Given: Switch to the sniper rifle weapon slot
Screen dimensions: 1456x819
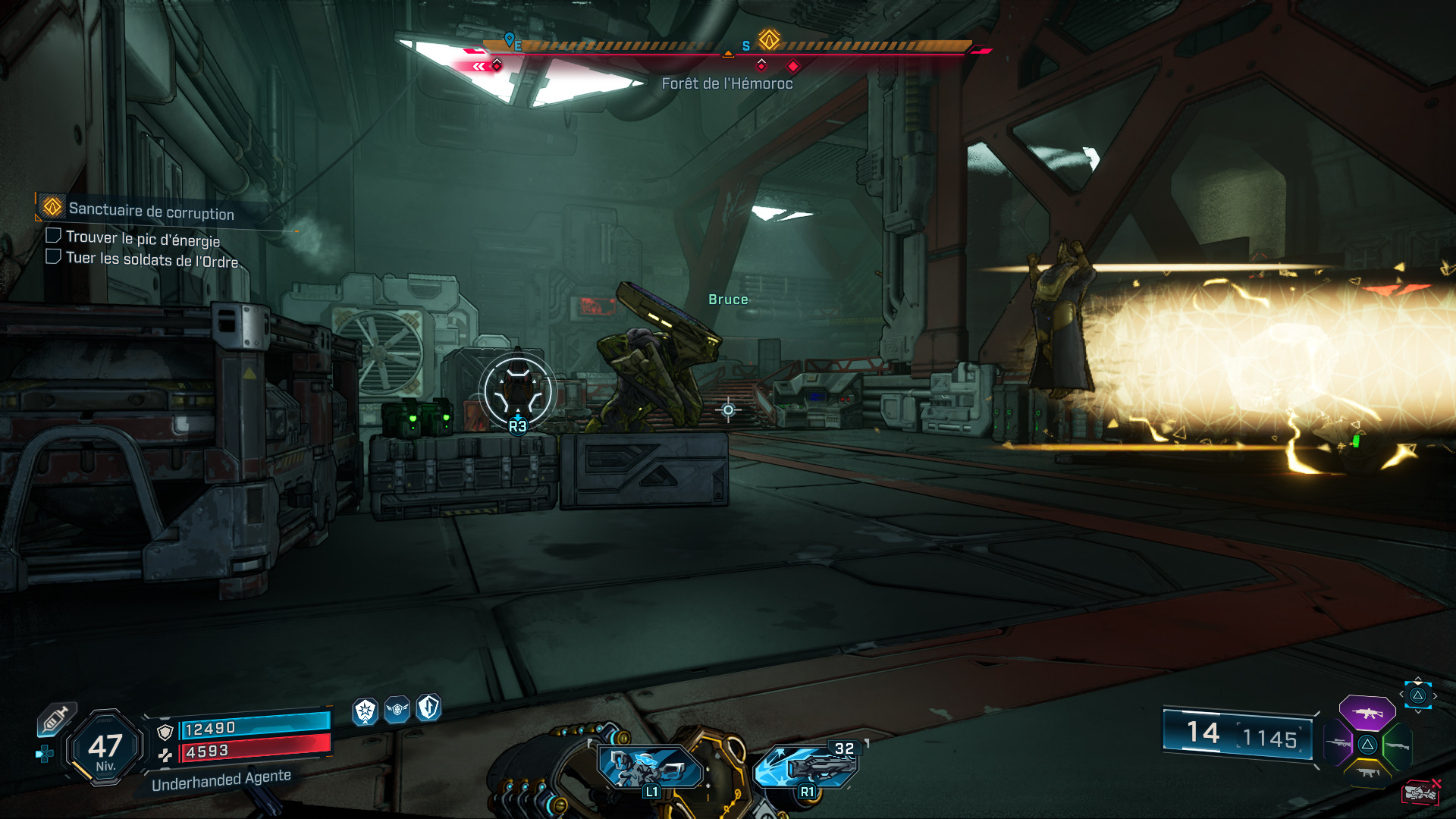Looking at the screenshot, I should pos(1338,744).
